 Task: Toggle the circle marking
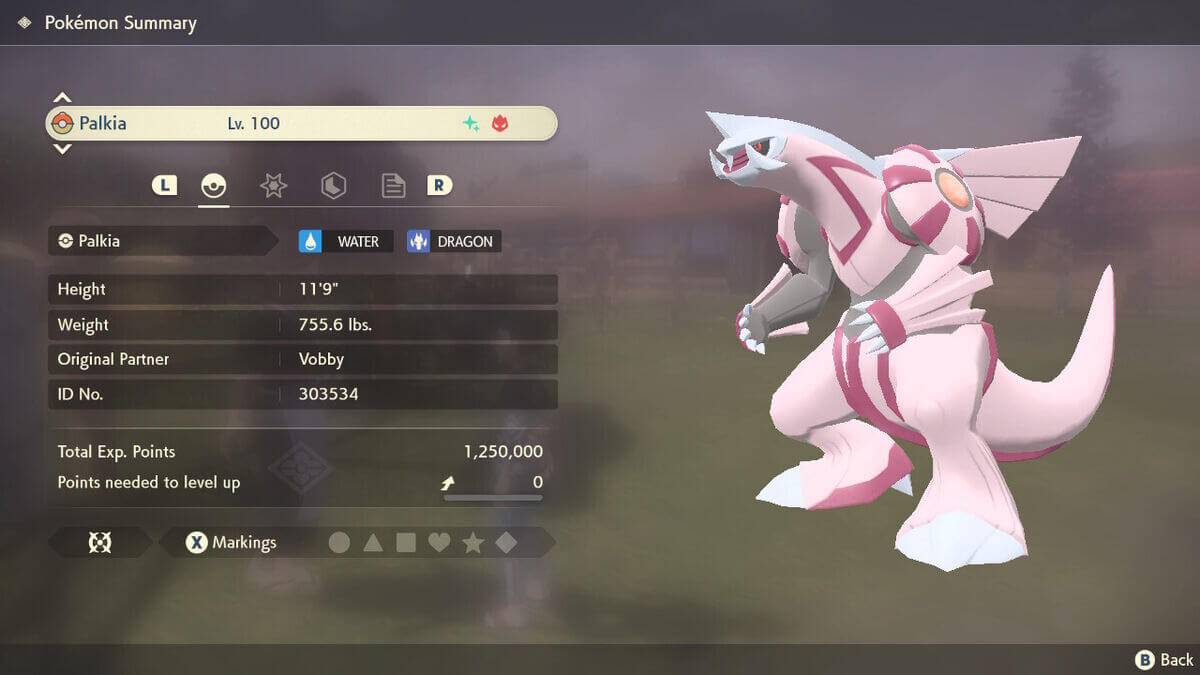click(x=340, y=543)
